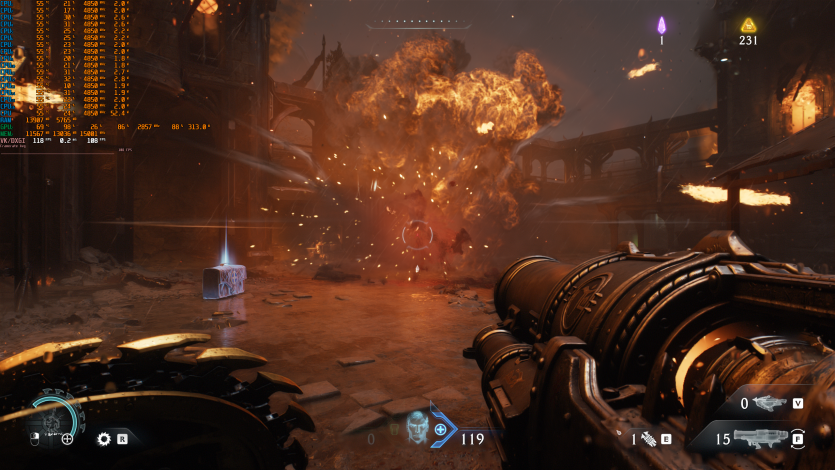Click the blue health cross icon
This screenshot has width=835, height=470.
[x=440, y=430]
